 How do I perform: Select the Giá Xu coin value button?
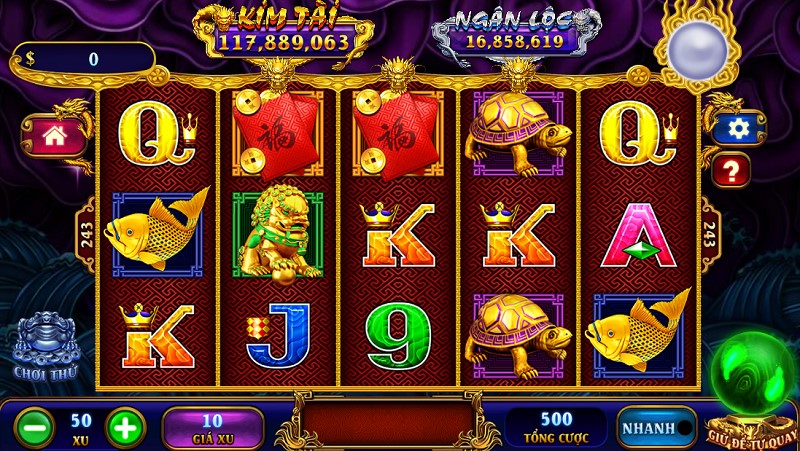[212, 427]
